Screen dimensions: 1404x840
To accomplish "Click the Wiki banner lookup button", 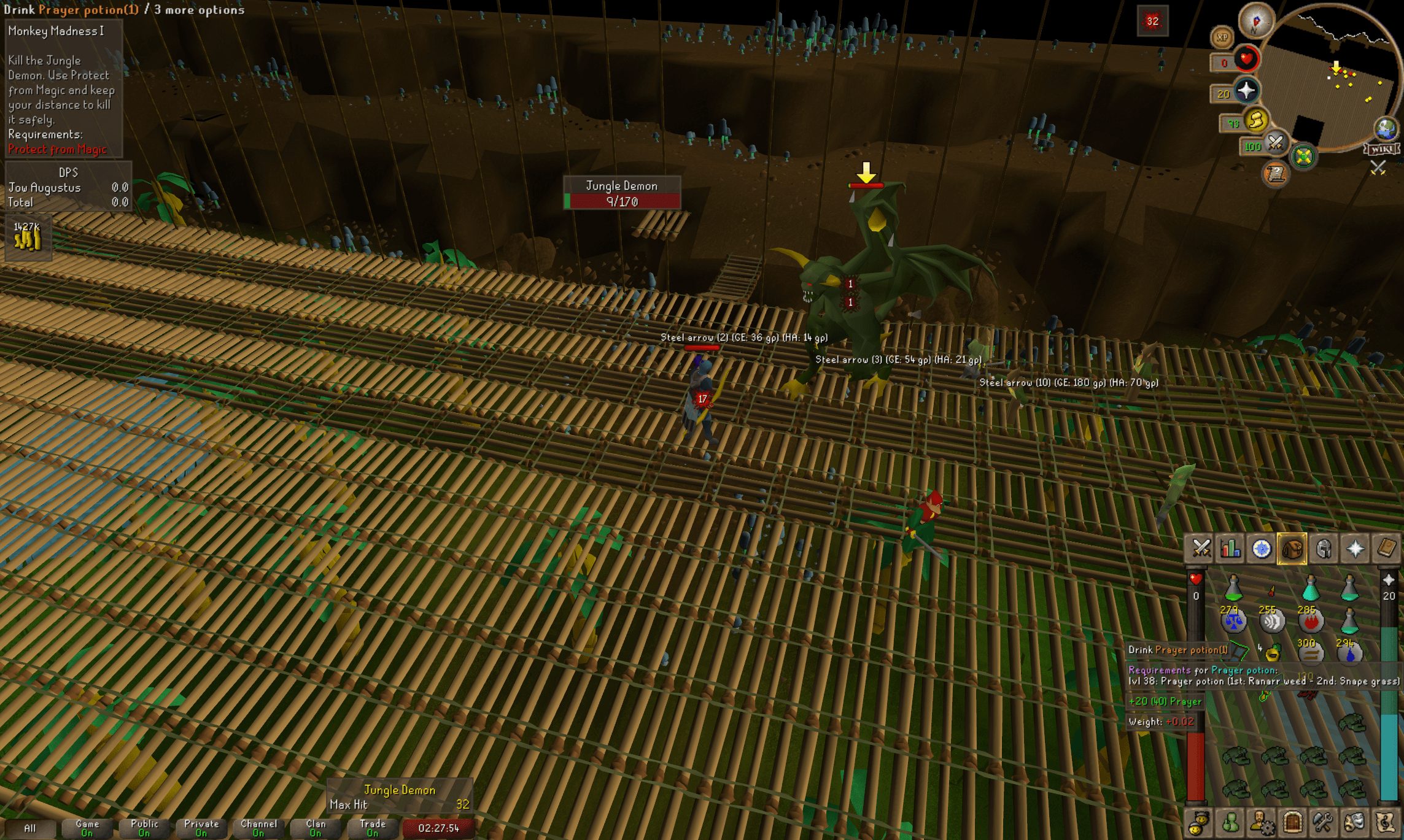I will pos(1382,150).
